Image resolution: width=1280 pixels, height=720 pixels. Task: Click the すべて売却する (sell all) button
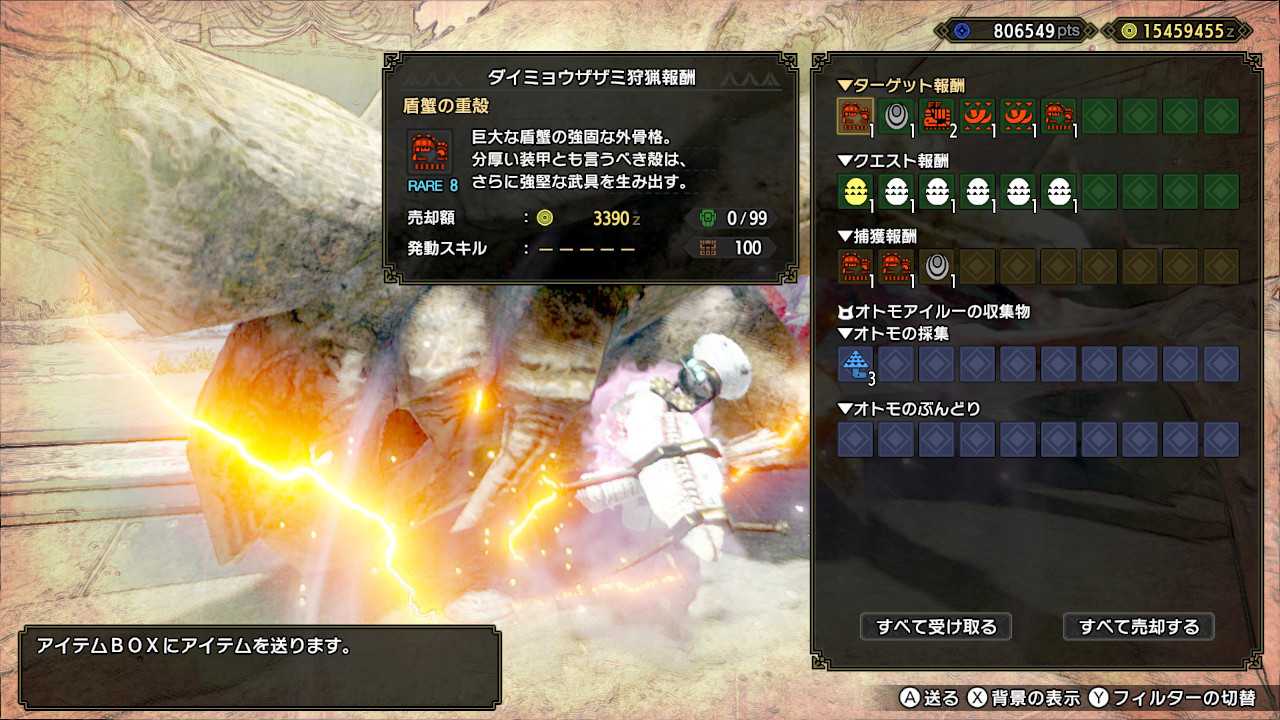1138,627
